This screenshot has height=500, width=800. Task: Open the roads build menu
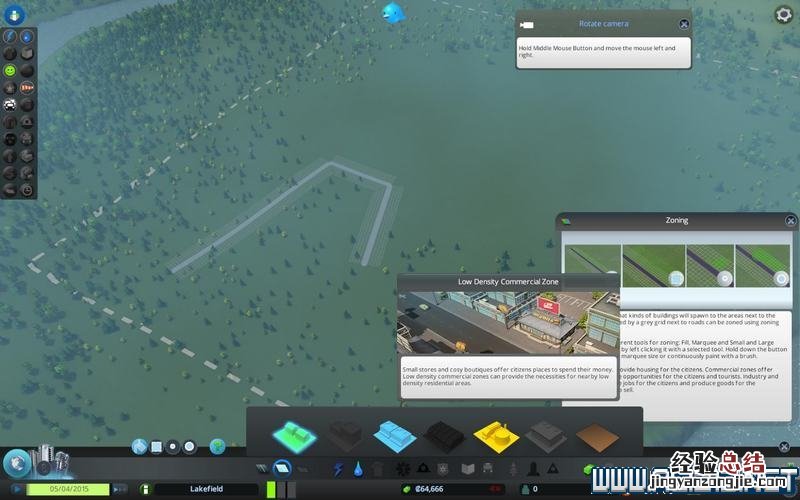pyautogui.click(x=262, y=468)
